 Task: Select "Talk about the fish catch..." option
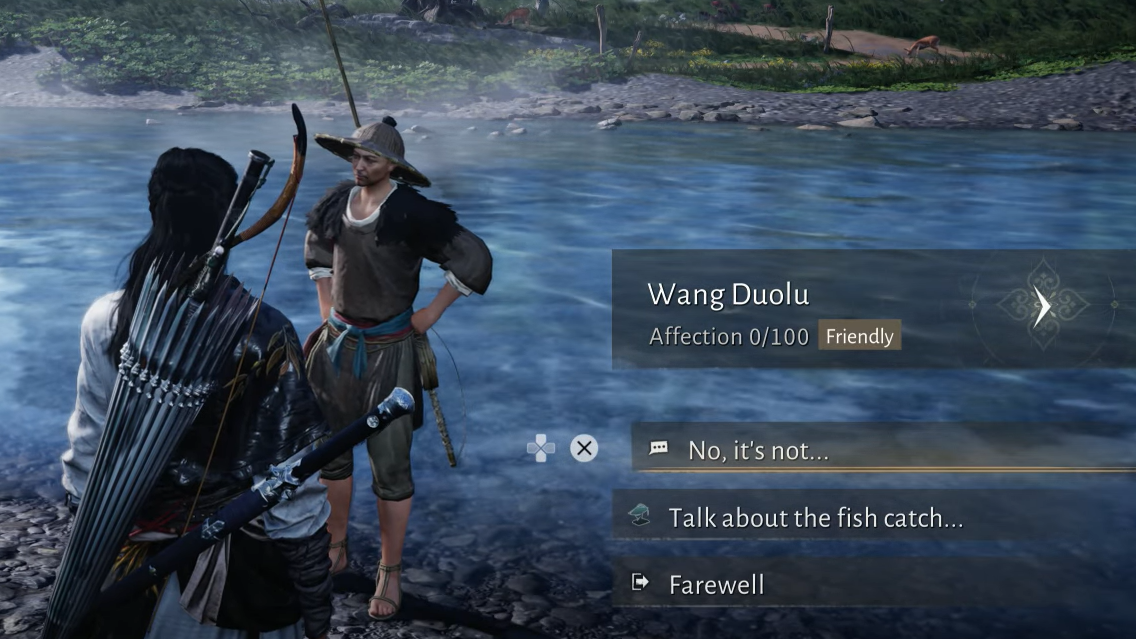click(815, 518)
